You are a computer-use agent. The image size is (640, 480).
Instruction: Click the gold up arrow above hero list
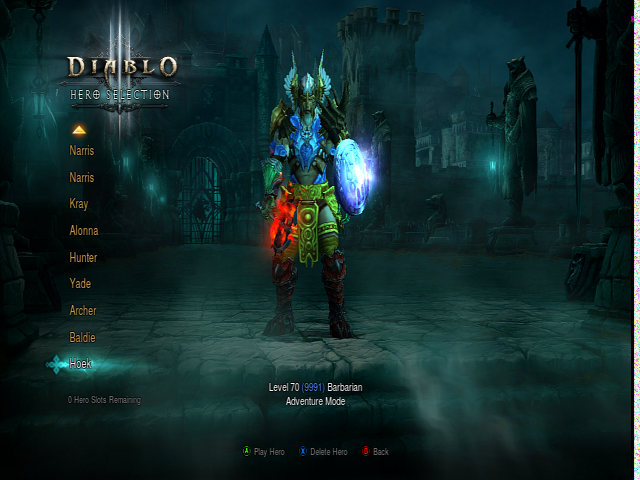(79, 129)
